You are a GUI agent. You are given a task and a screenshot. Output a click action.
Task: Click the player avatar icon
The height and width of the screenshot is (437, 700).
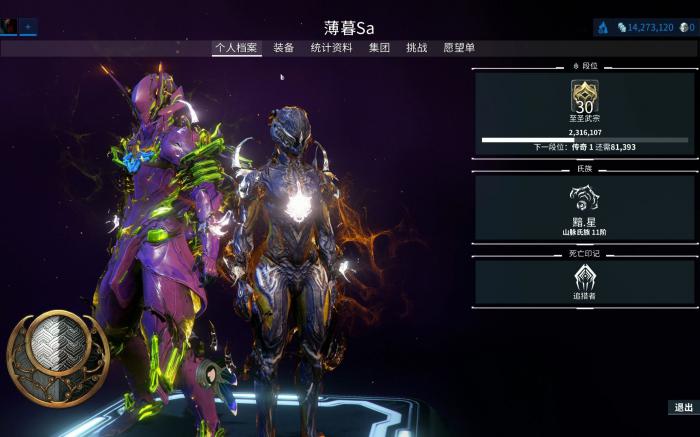point(9,26)
